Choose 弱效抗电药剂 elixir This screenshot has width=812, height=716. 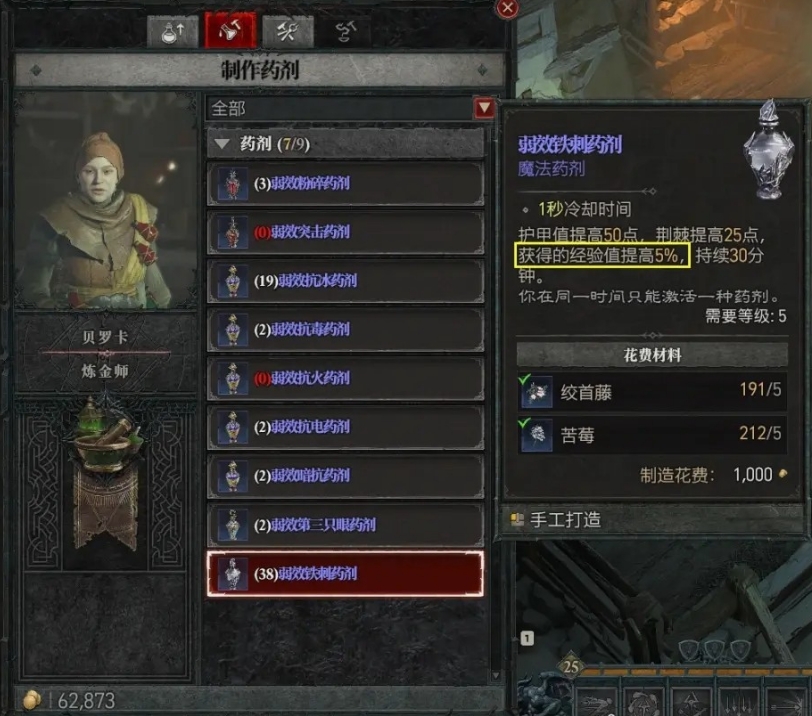(x=345, y=427)
